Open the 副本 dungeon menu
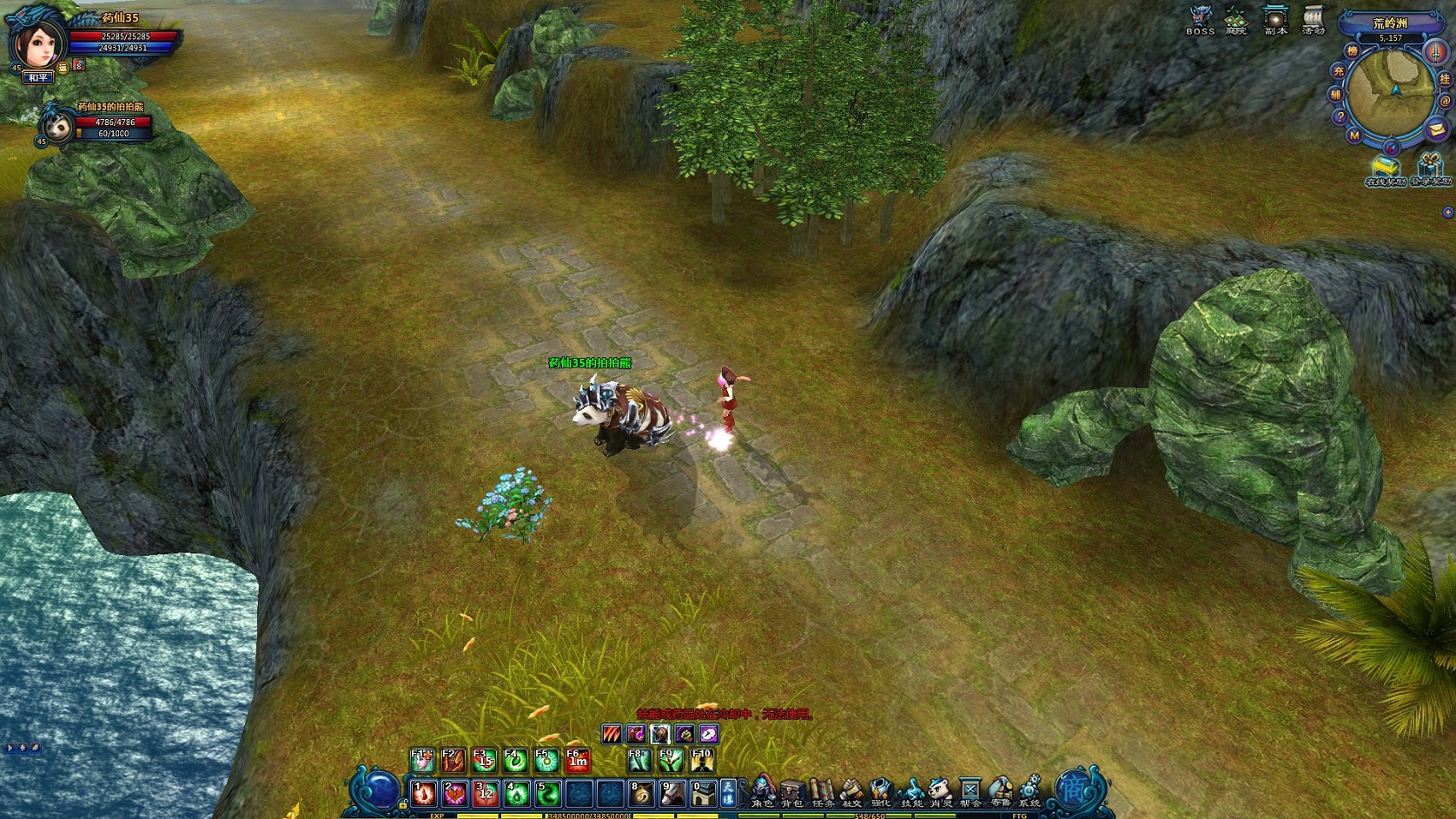This screenshot has height=819, width=1456. (1276, 19)
